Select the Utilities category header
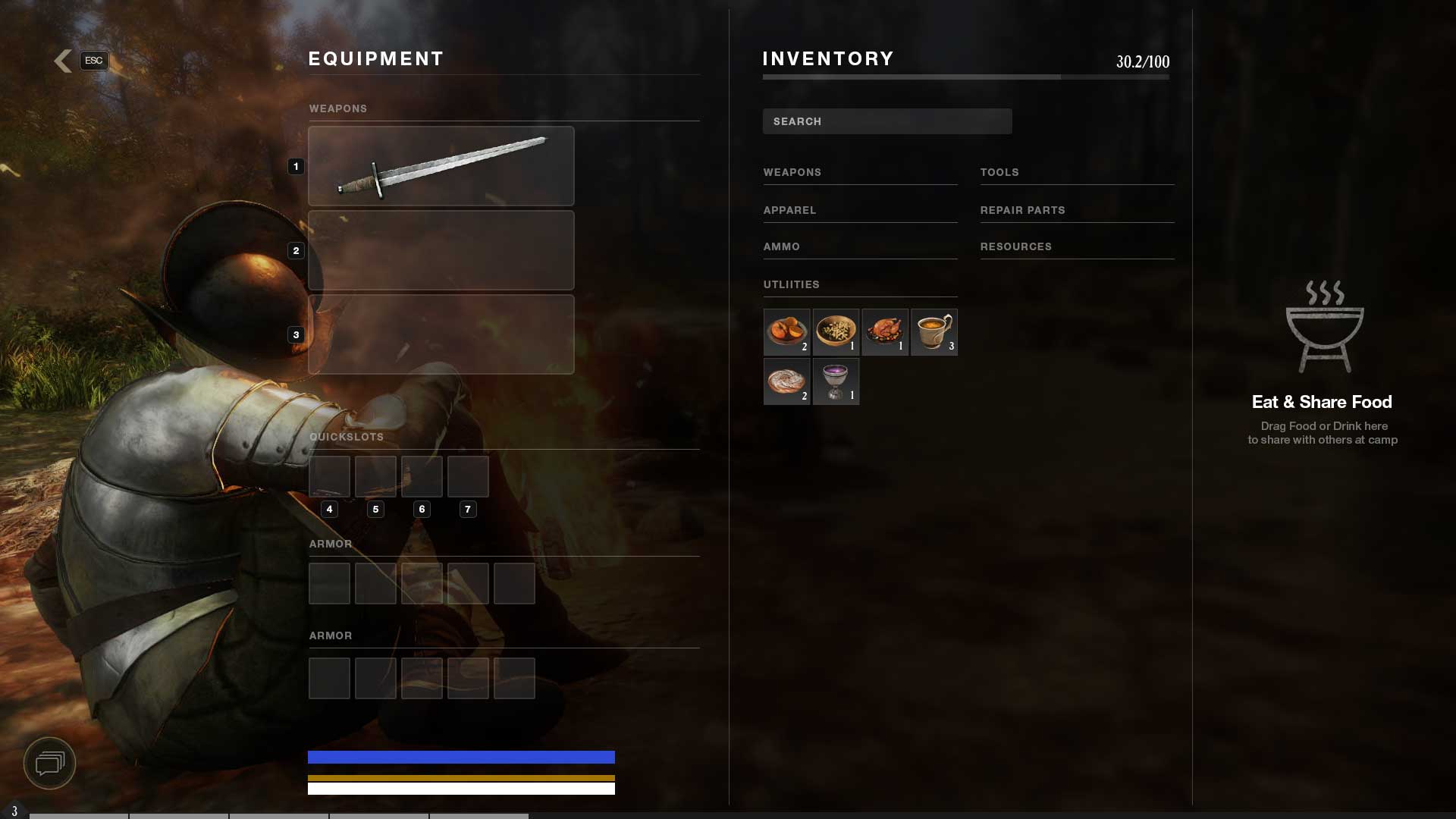Viewport: 1456px width, 819px height. [791, 285]
